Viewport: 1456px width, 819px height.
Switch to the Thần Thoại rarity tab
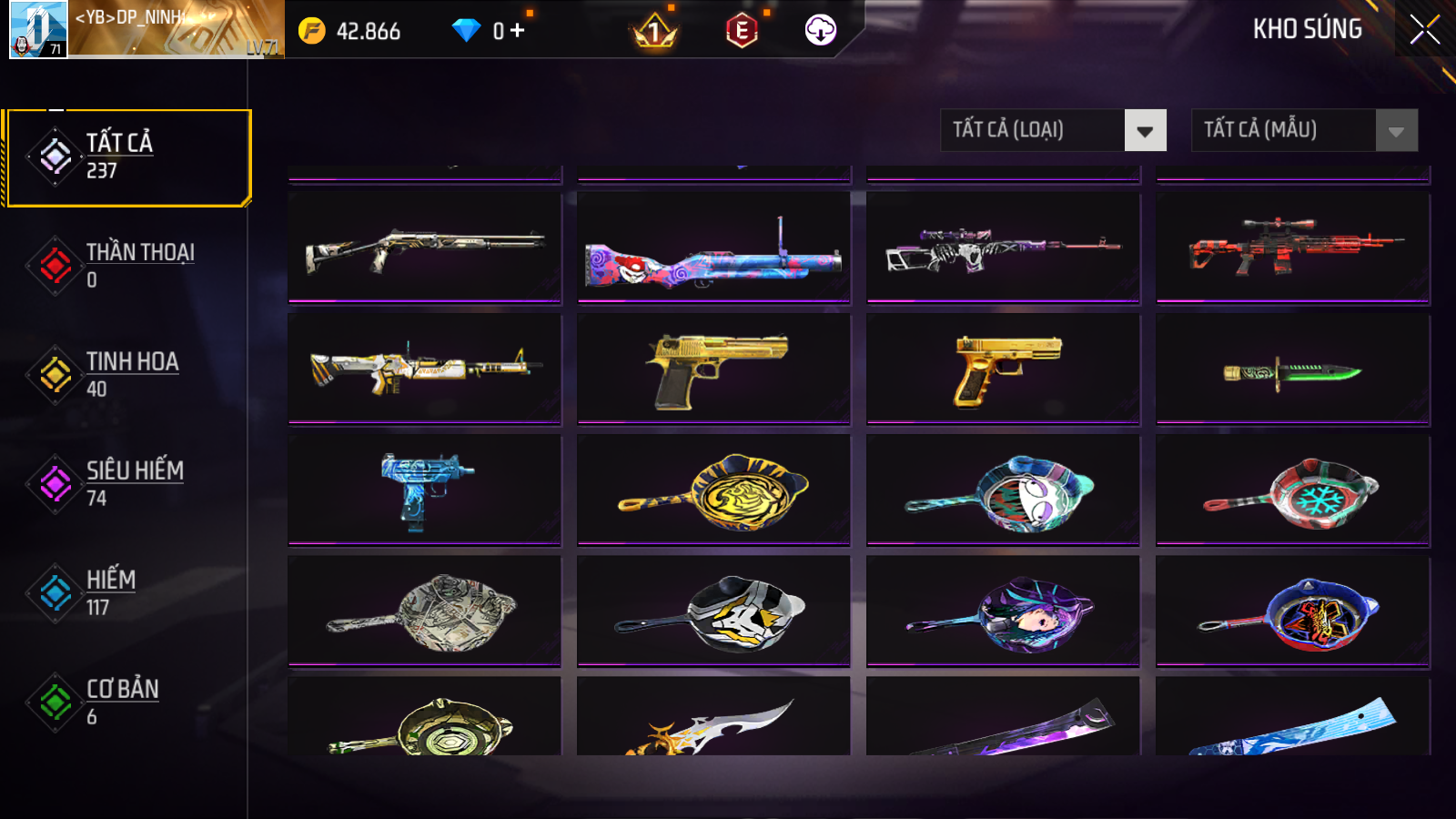(x=127, y=265)
